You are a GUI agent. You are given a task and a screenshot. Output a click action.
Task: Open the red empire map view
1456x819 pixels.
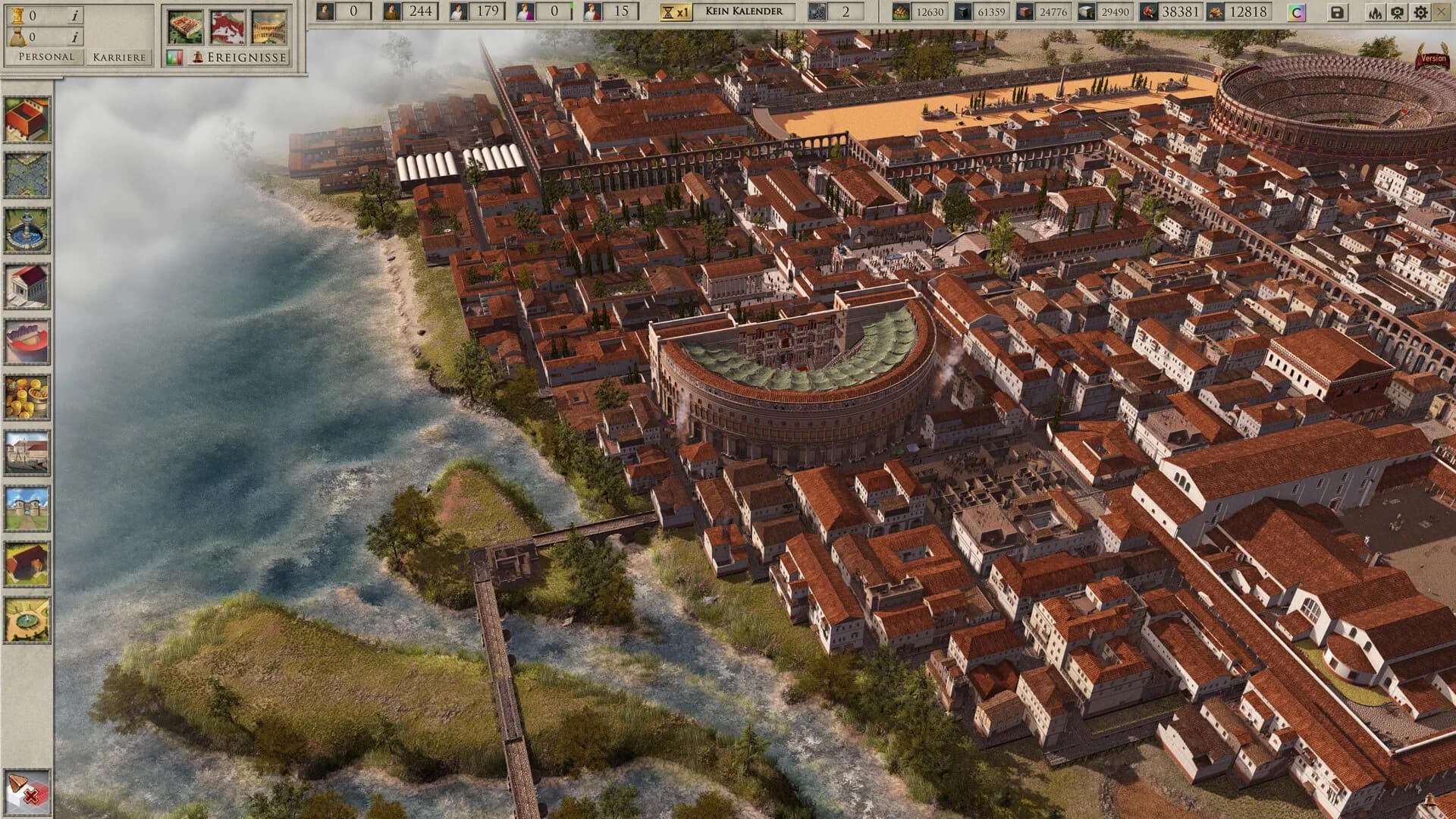(227, 27)
